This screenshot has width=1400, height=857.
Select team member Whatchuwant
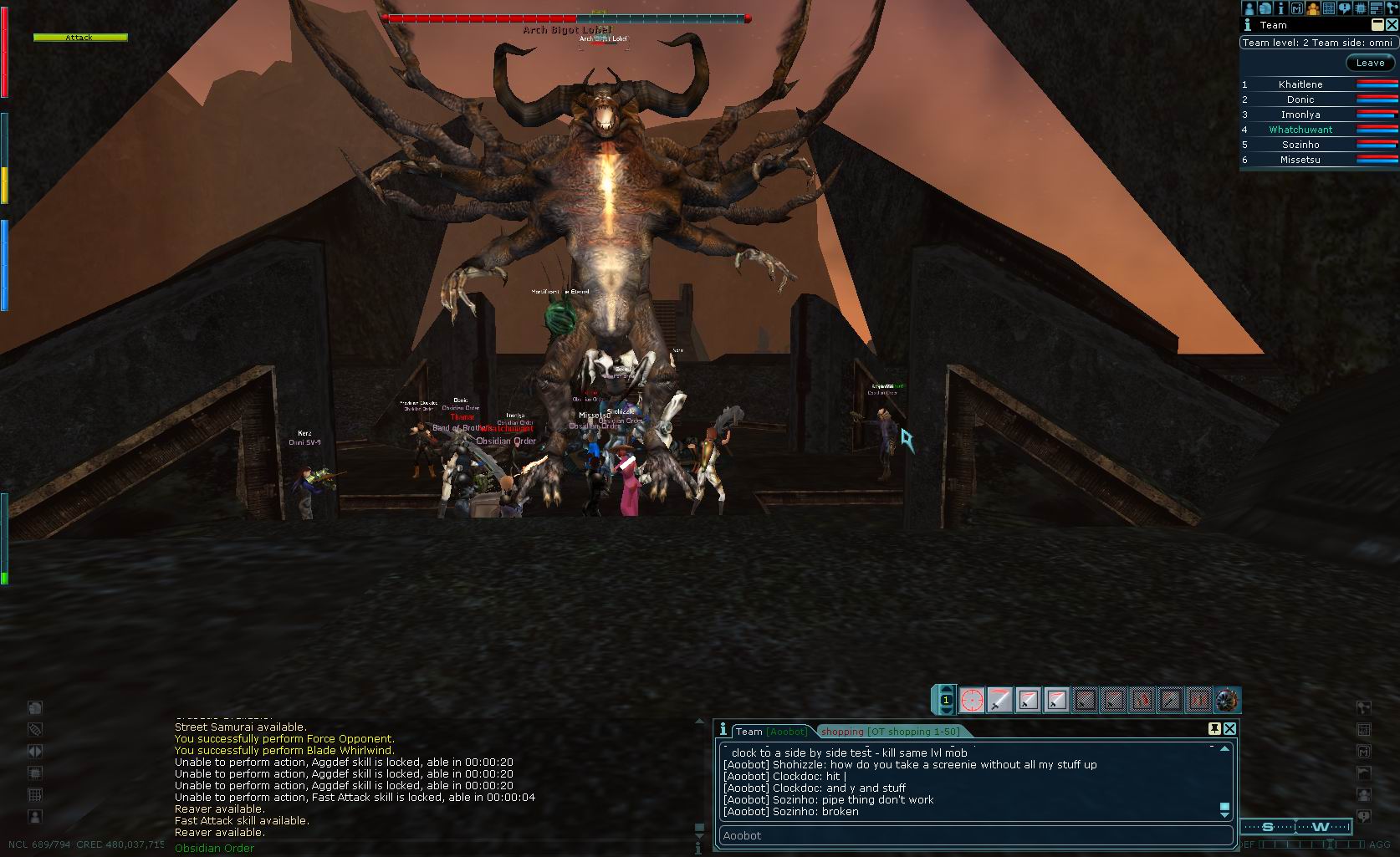point(1300,130)
